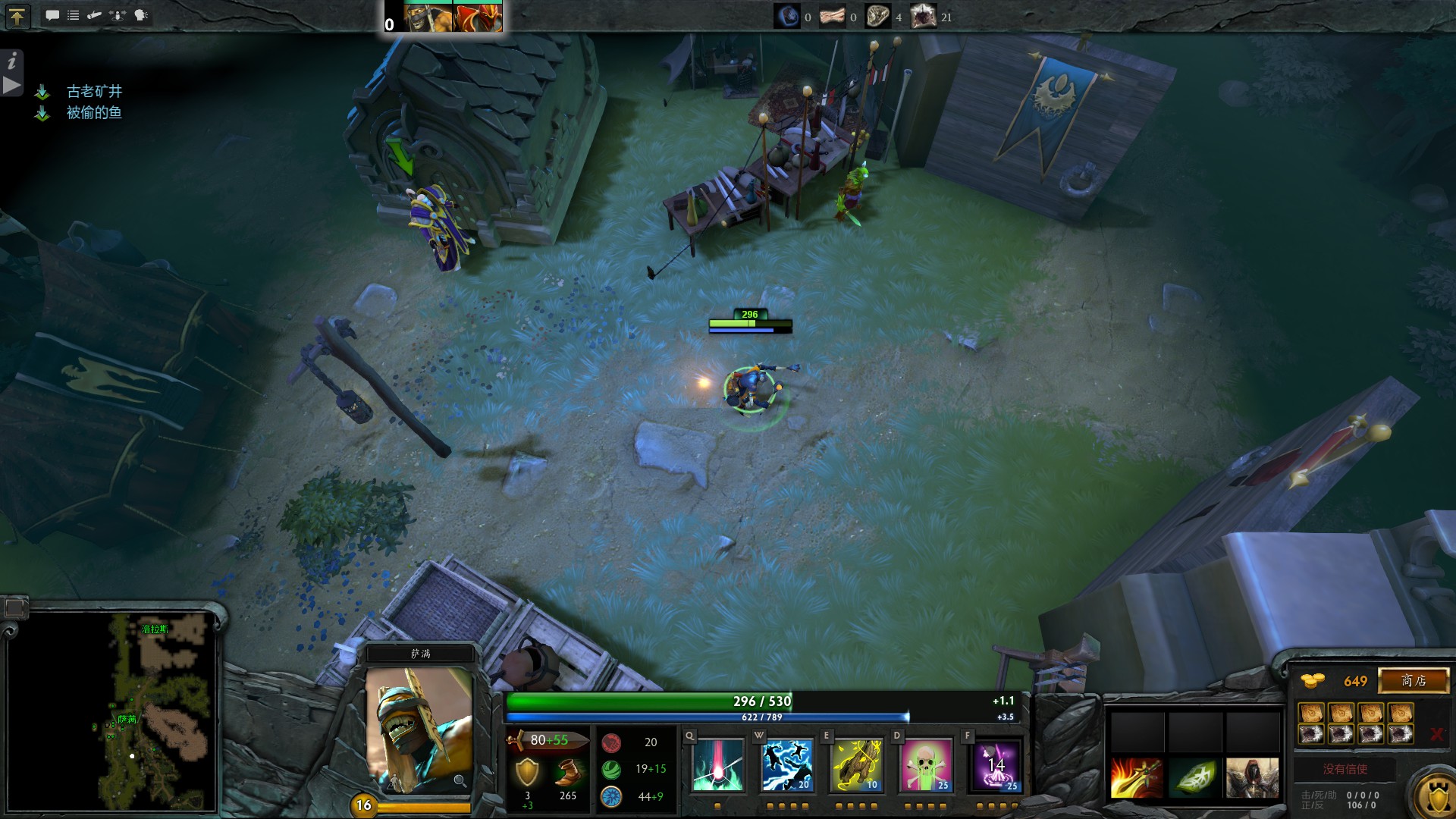Open the scoreboard list icon
The width and height of the screenshot is (1456, 819).
click(74, 15)
